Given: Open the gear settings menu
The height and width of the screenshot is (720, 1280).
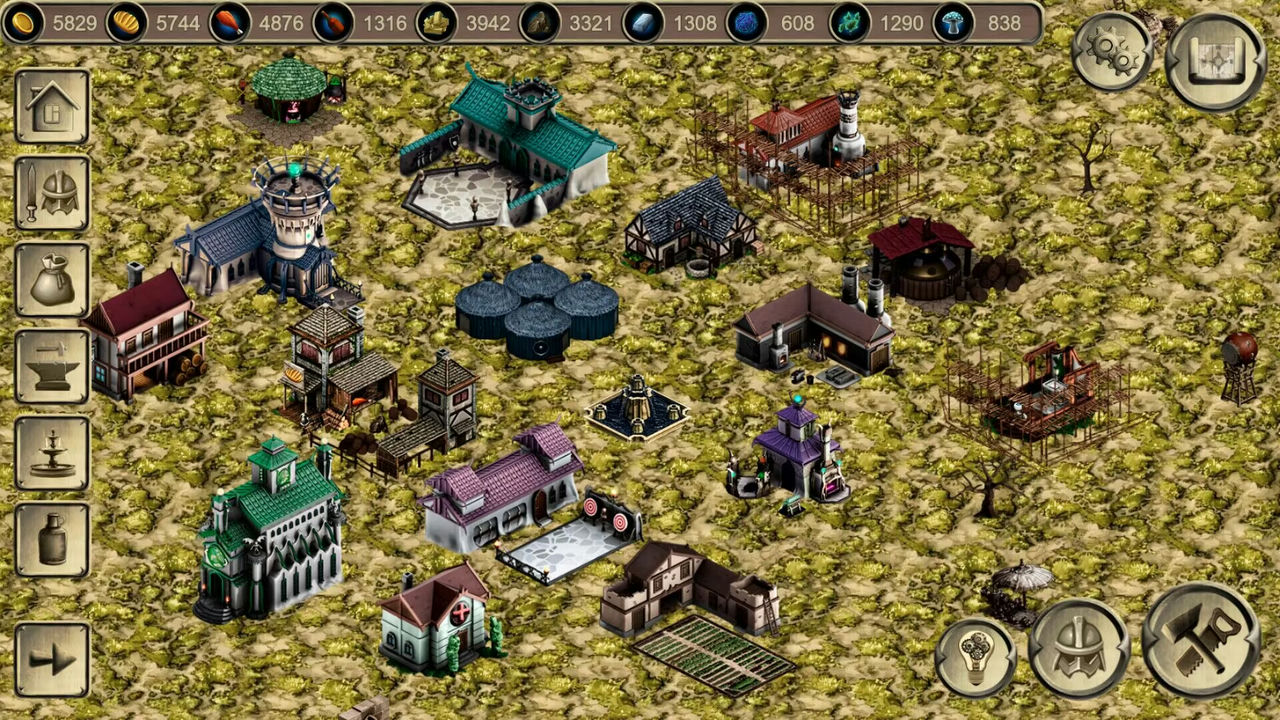Looking at the screenshot, I should click(x=1112, y=53).
